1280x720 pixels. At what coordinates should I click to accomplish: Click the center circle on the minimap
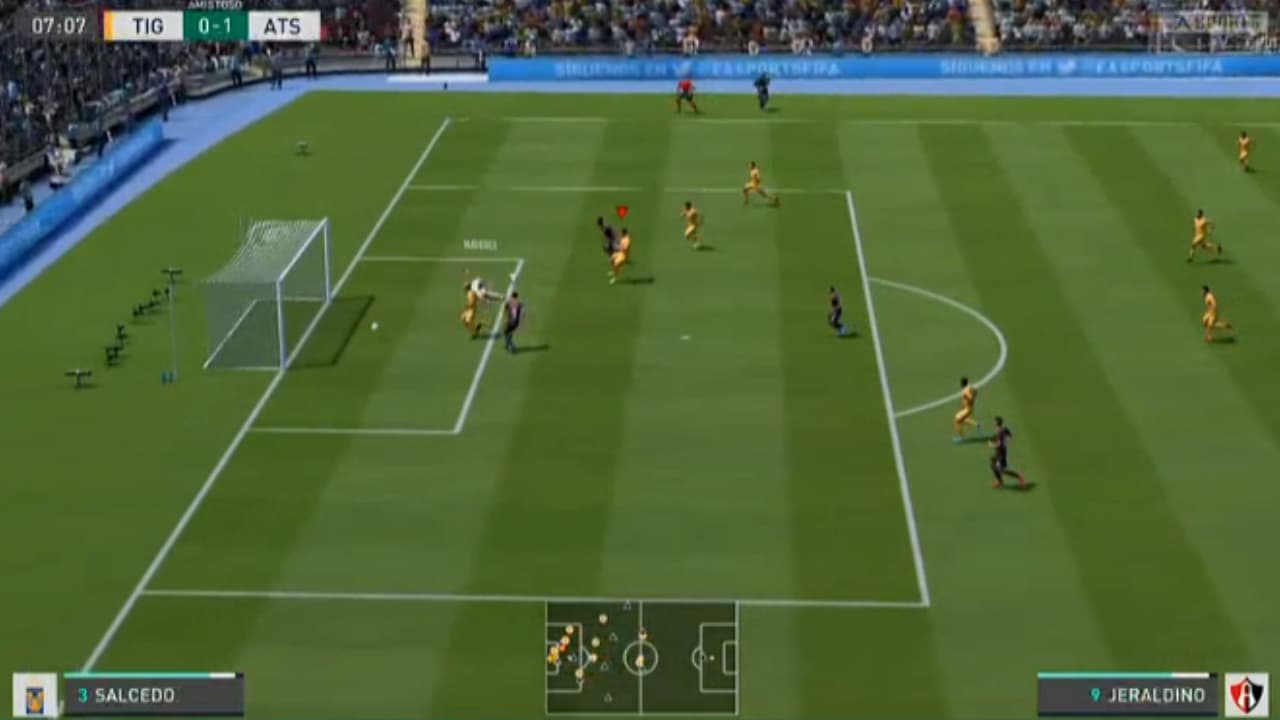tap(640, 657)
